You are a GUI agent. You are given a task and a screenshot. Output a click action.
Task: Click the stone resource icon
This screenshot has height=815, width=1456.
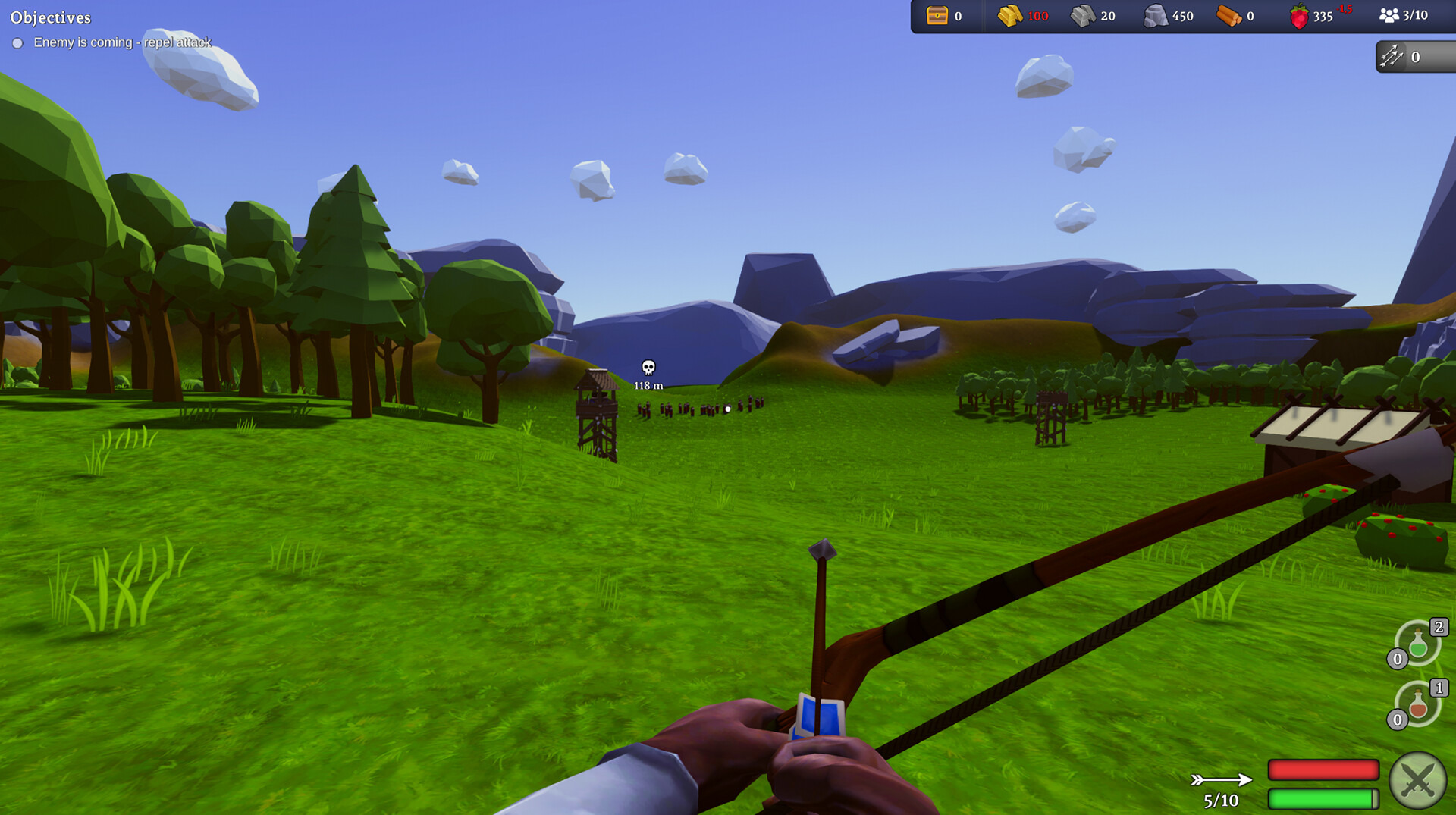tap(1155, 14)
